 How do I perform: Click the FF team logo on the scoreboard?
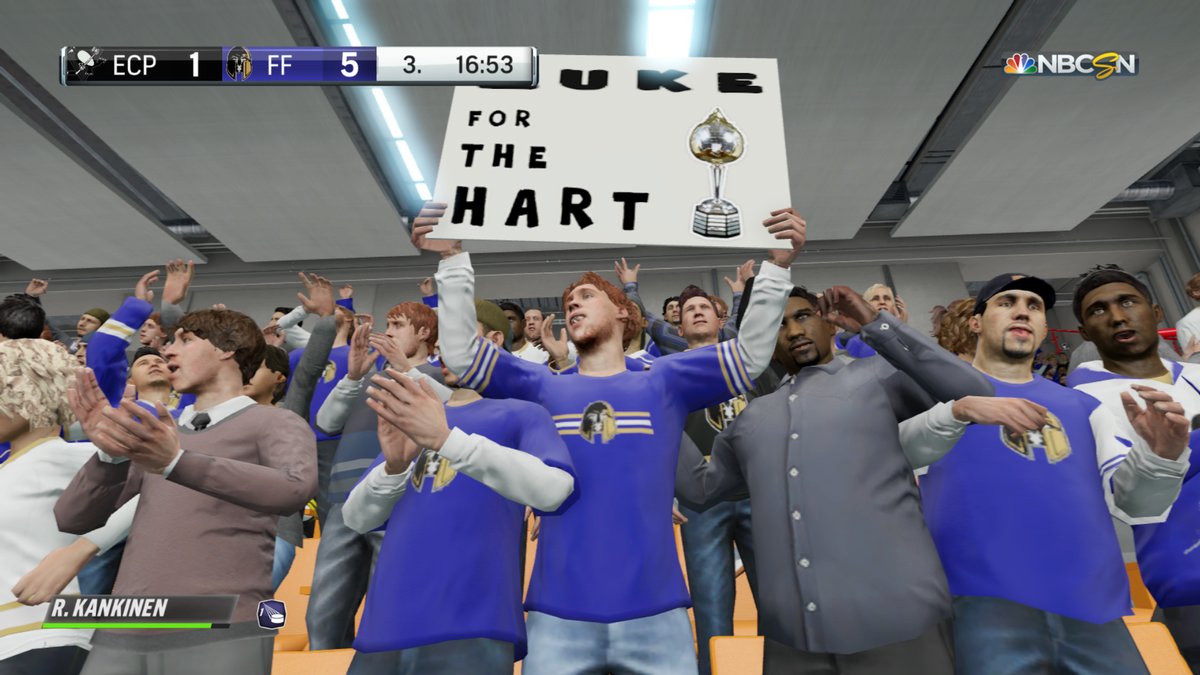tap(238, 65)
